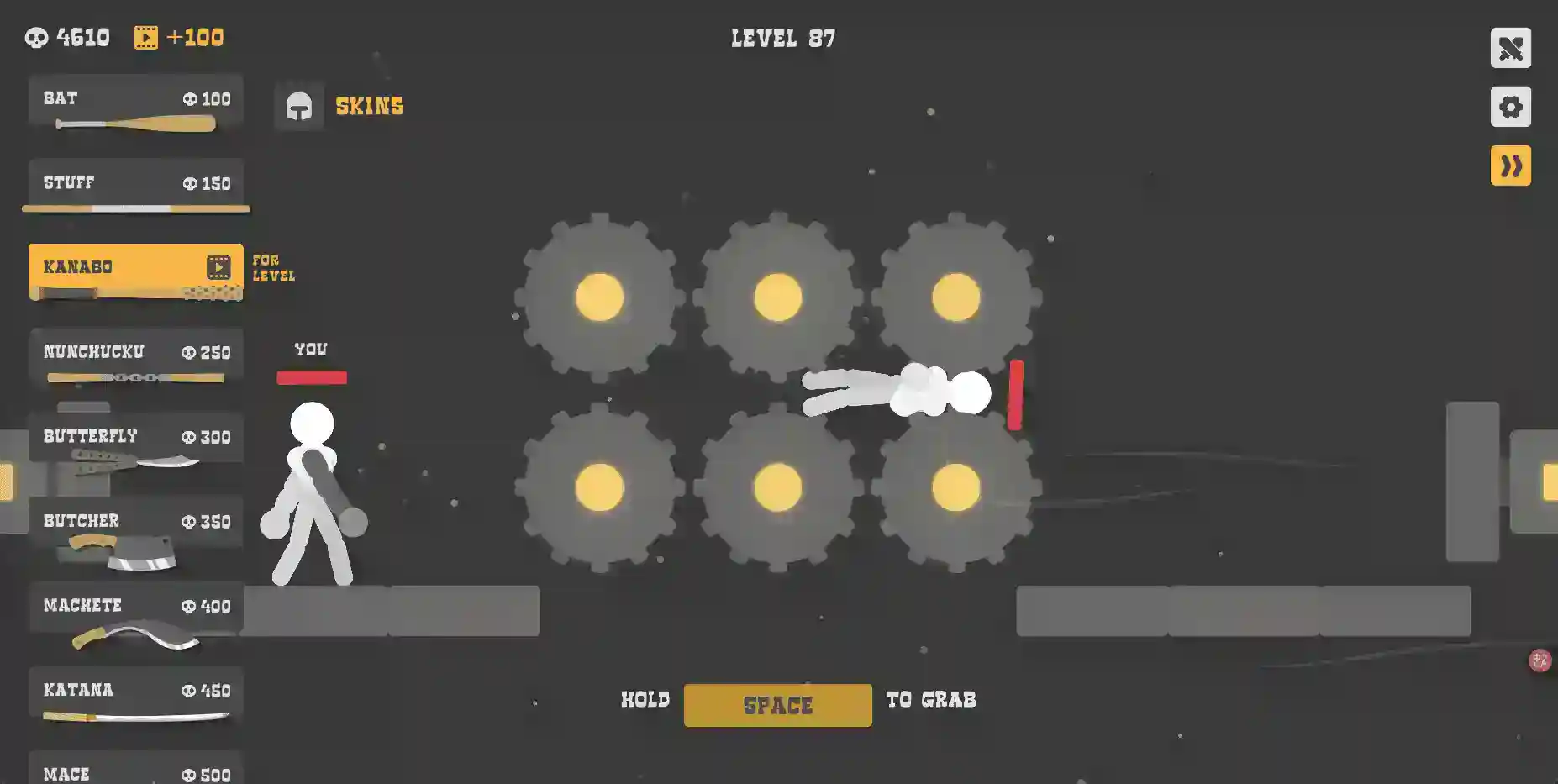Pick the Butcher cleaver weapon
This screenshot has height=784, width=1558.
coord(135,525)
